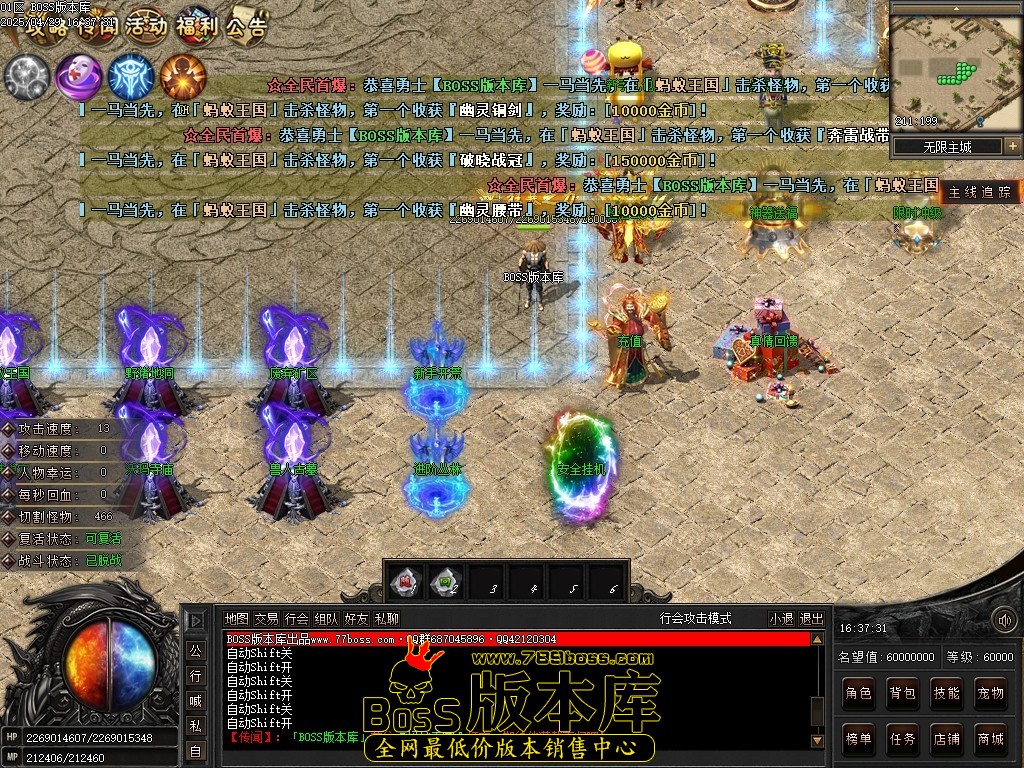Activate the blue eye skill icon
This screenshot has width=1024, height=768.
131,75
